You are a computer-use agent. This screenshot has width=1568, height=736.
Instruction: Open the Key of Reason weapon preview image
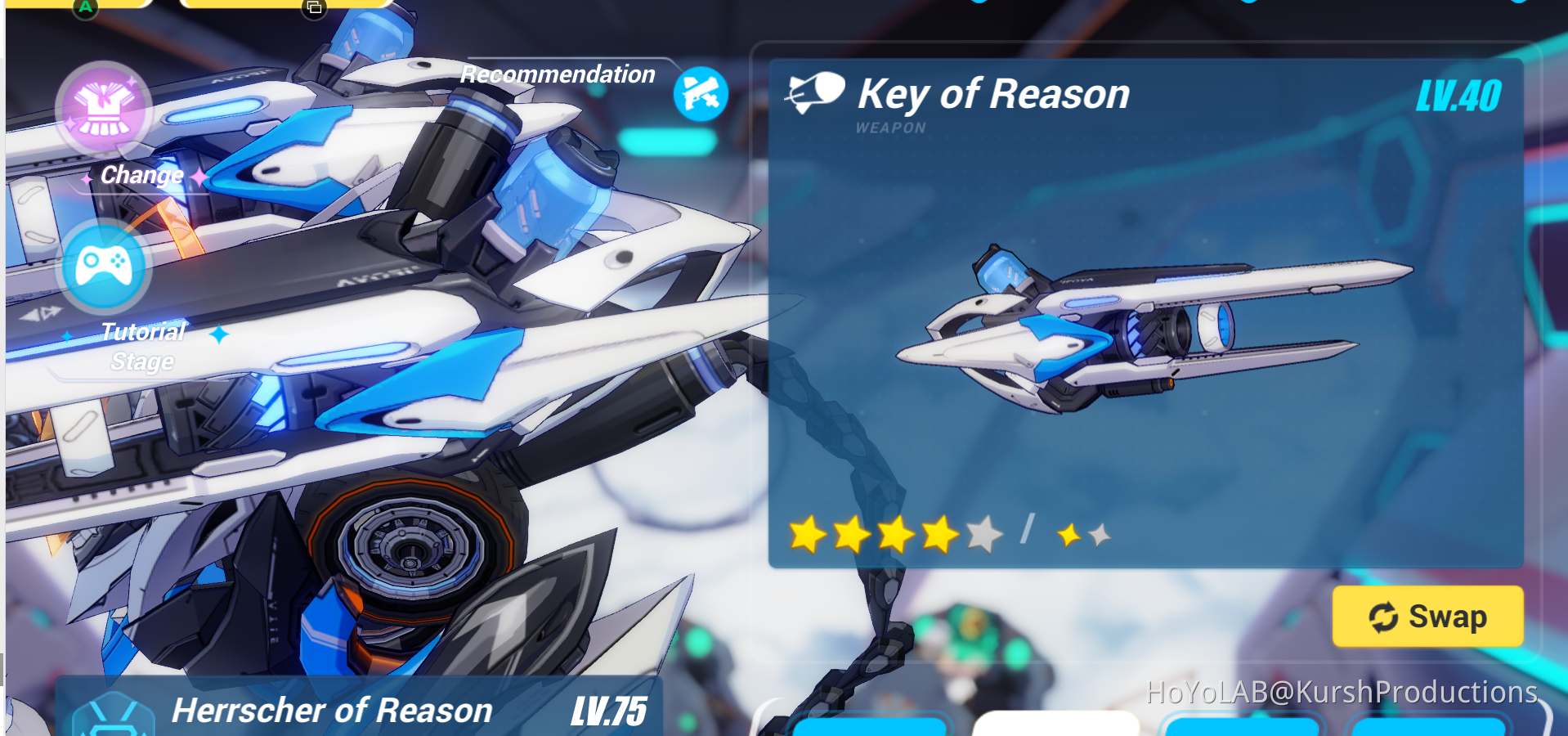pos(1145,327)
